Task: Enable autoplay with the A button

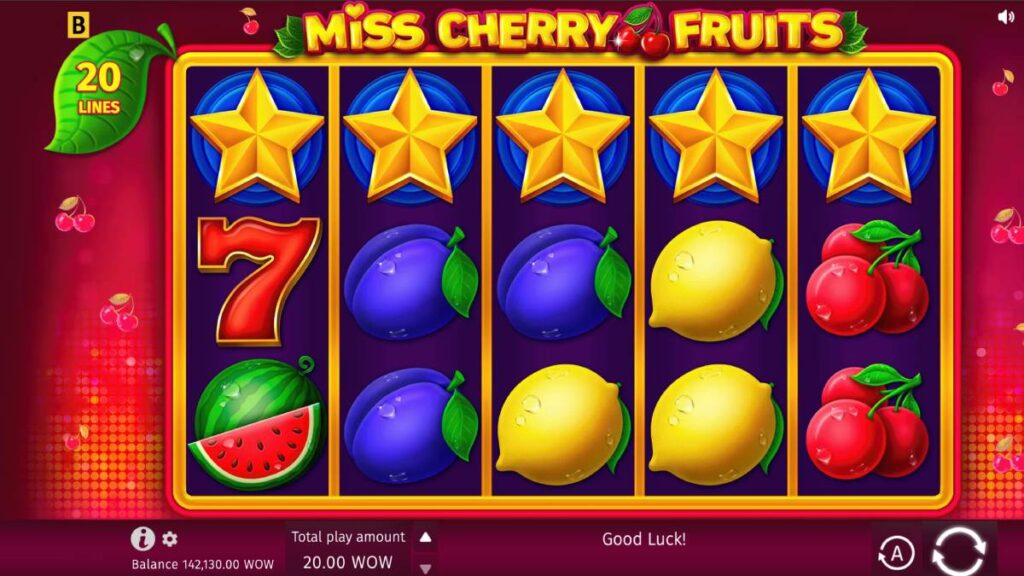Action: pos(896,551)
